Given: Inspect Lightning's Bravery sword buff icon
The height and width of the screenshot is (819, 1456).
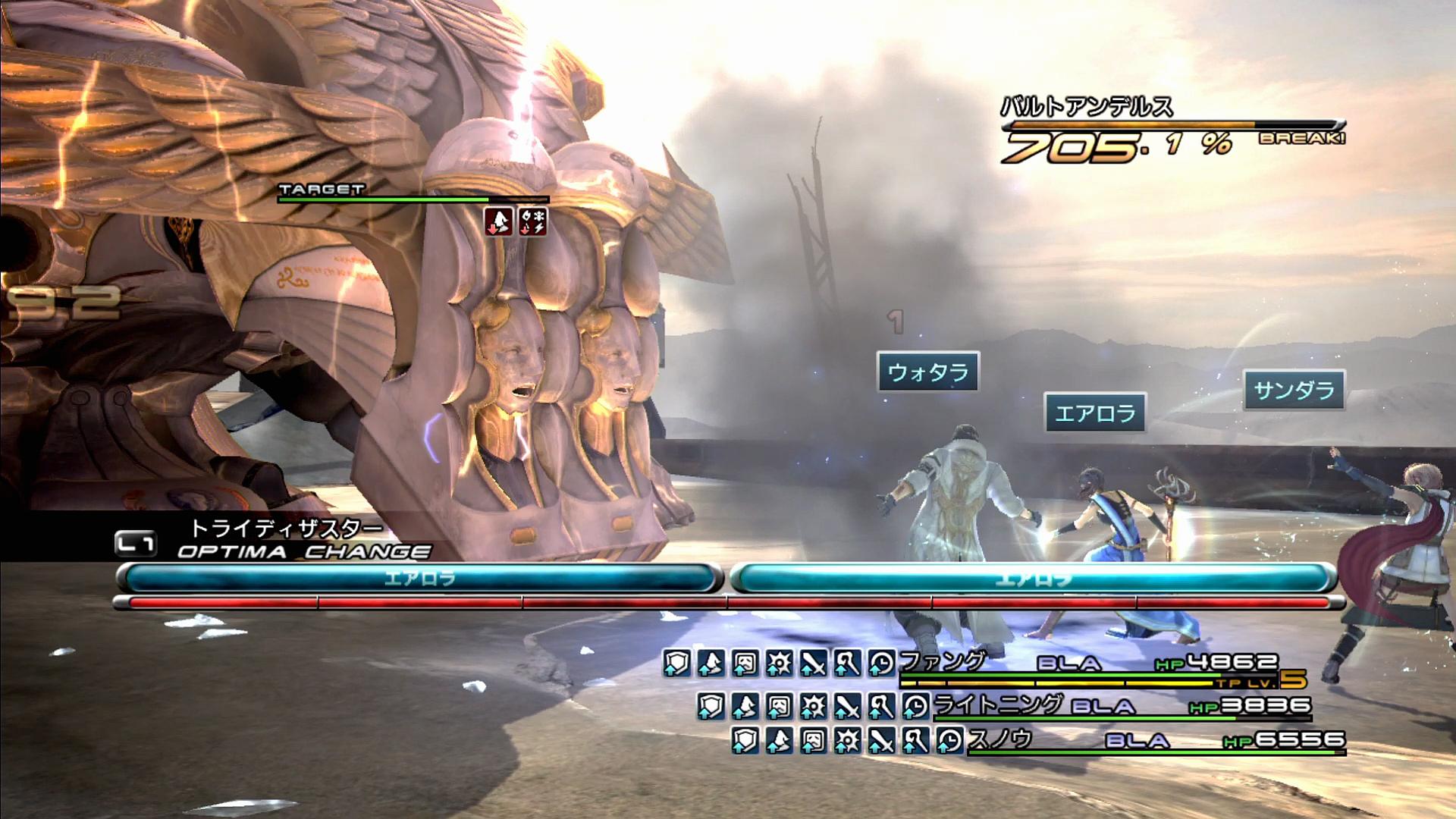Looking at the screenshot, I should pos(846,707).
